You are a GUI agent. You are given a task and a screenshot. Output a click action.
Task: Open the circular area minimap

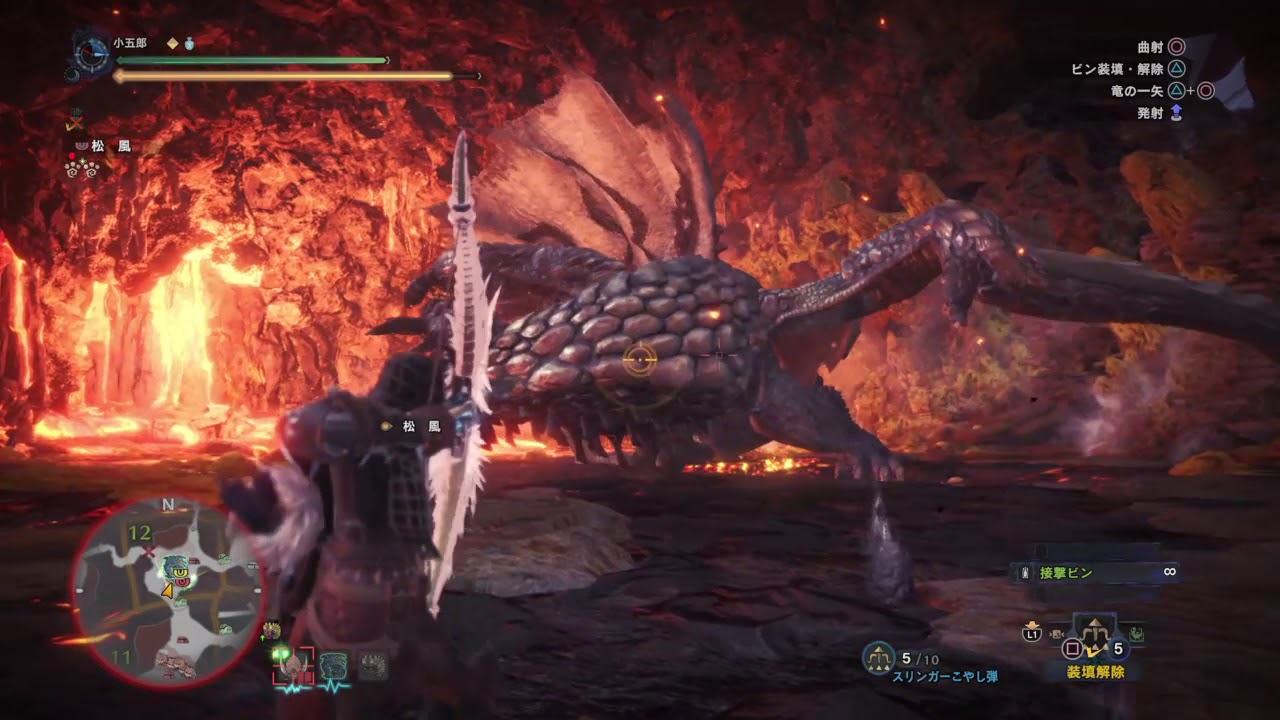[x=168, y=591]
